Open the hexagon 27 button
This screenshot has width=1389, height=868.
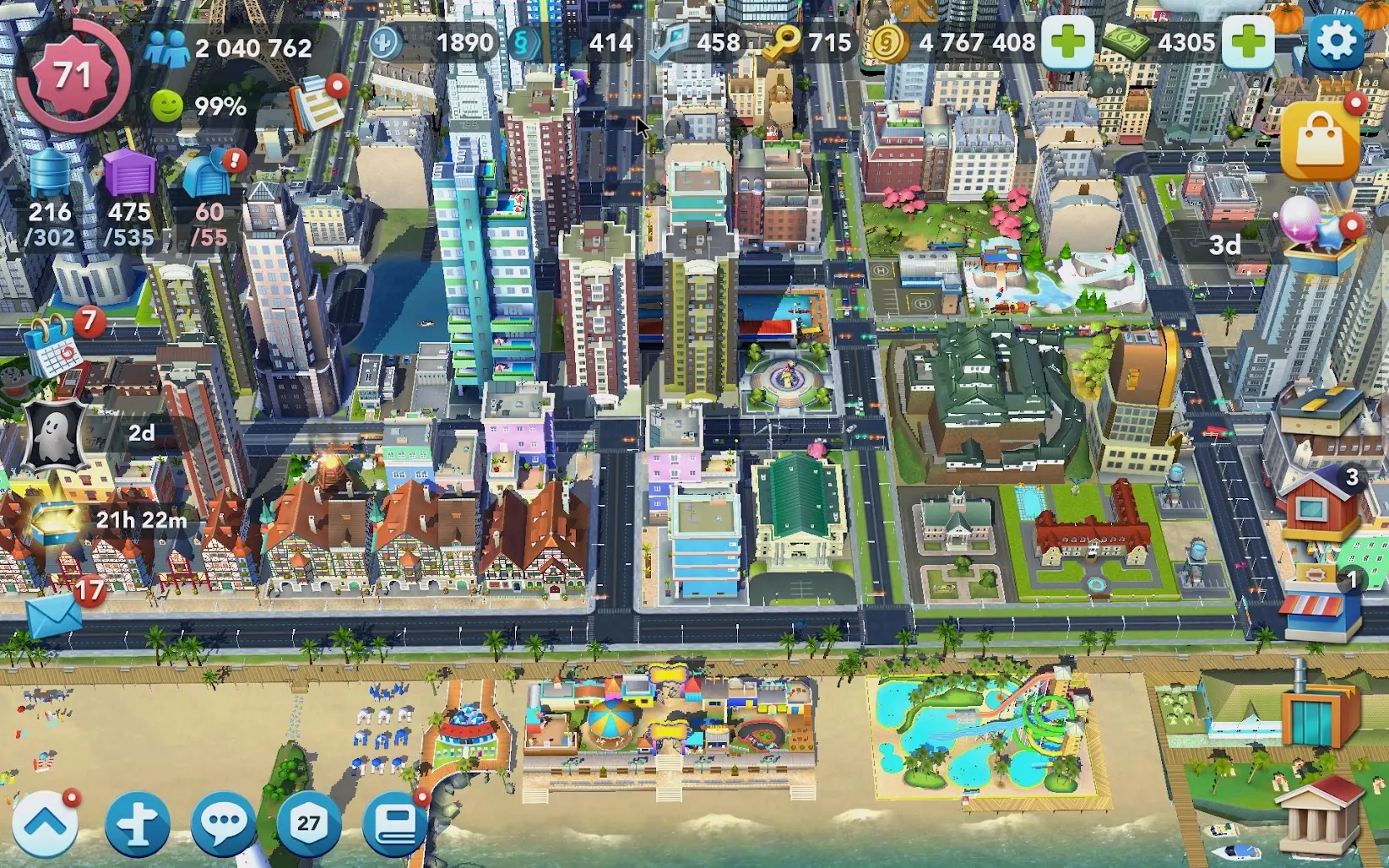coord(309,823)
